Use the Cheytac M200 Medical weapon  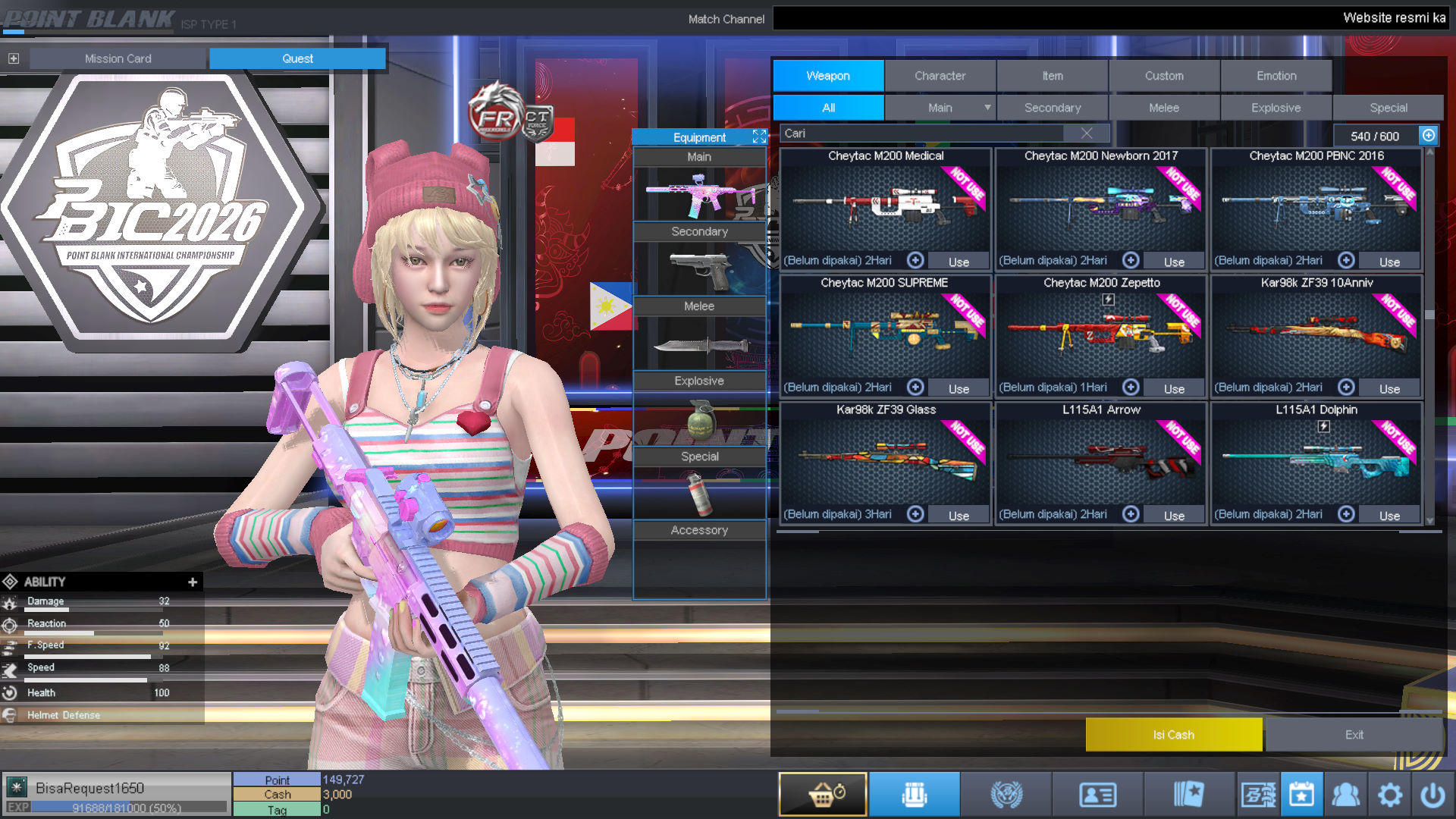959,261
